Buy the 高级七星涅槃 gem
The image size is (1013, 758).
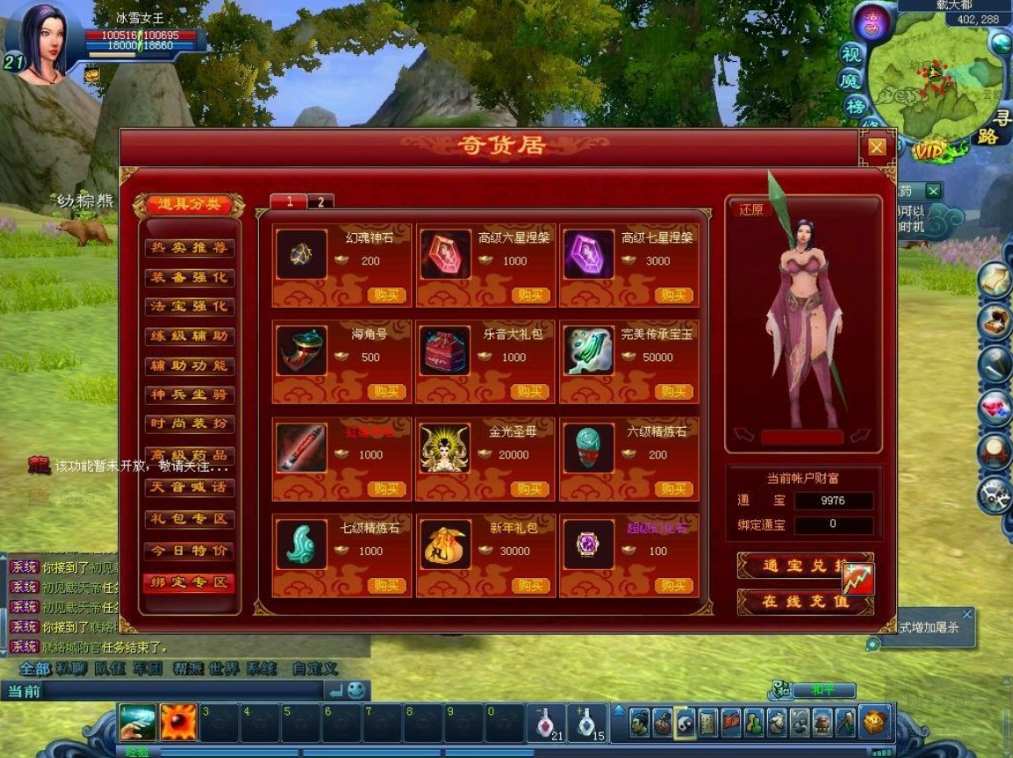(x=674, y=295)
